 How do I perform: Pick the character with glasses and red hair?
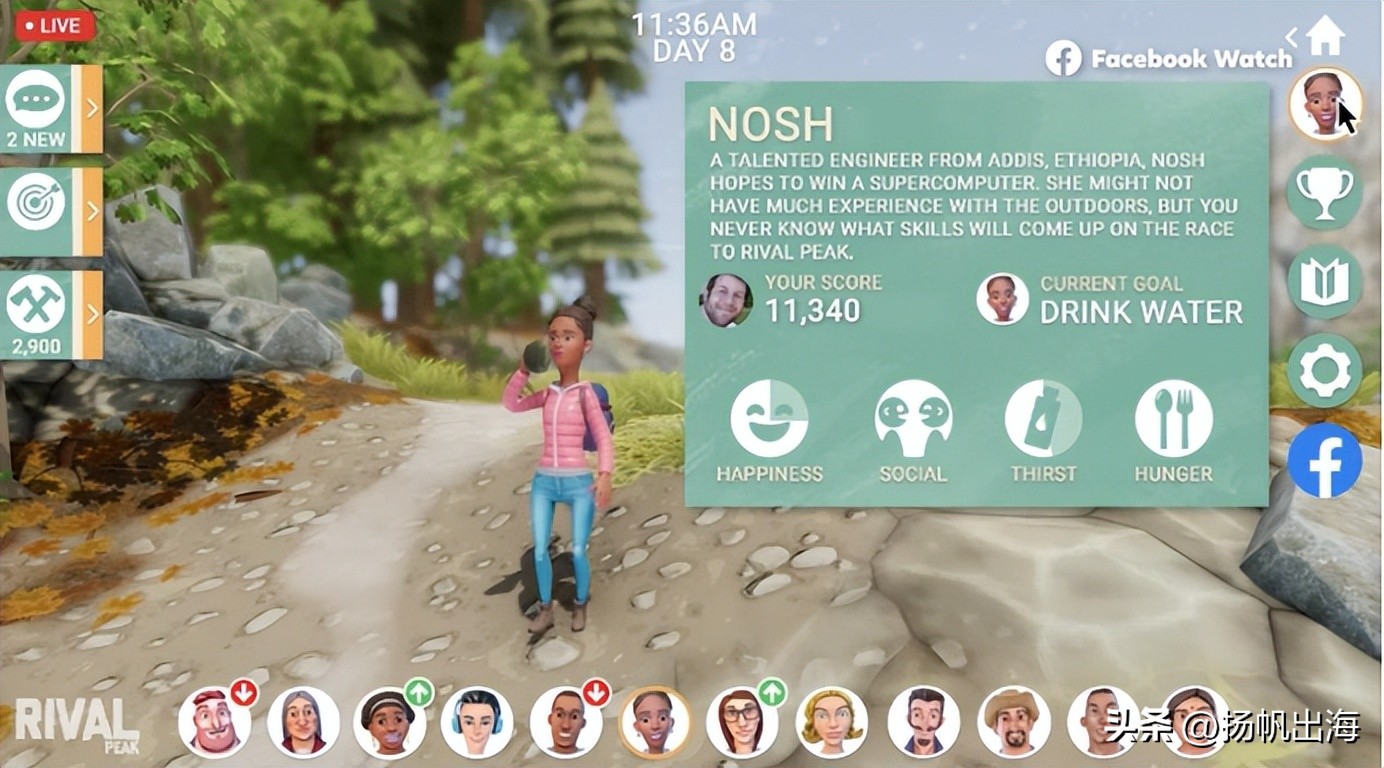(742, 722)
